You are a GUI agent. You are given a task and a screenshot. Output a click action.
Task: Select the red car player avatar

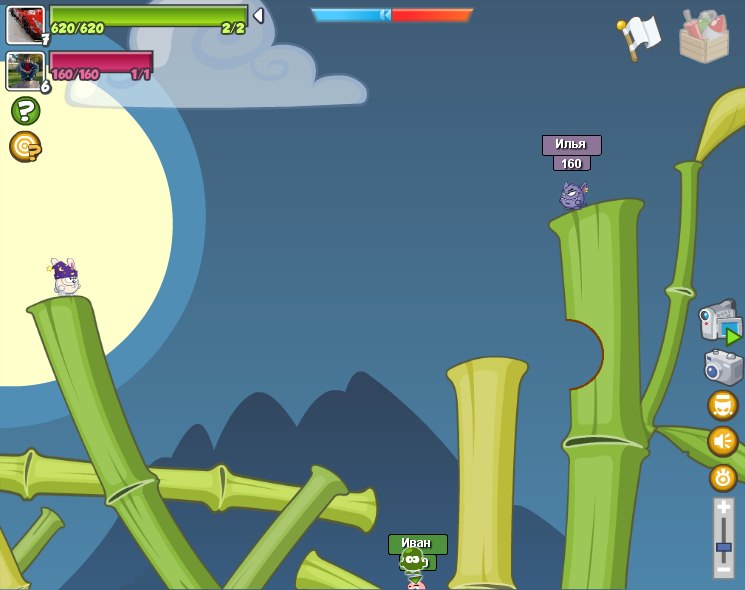(25, 25)
